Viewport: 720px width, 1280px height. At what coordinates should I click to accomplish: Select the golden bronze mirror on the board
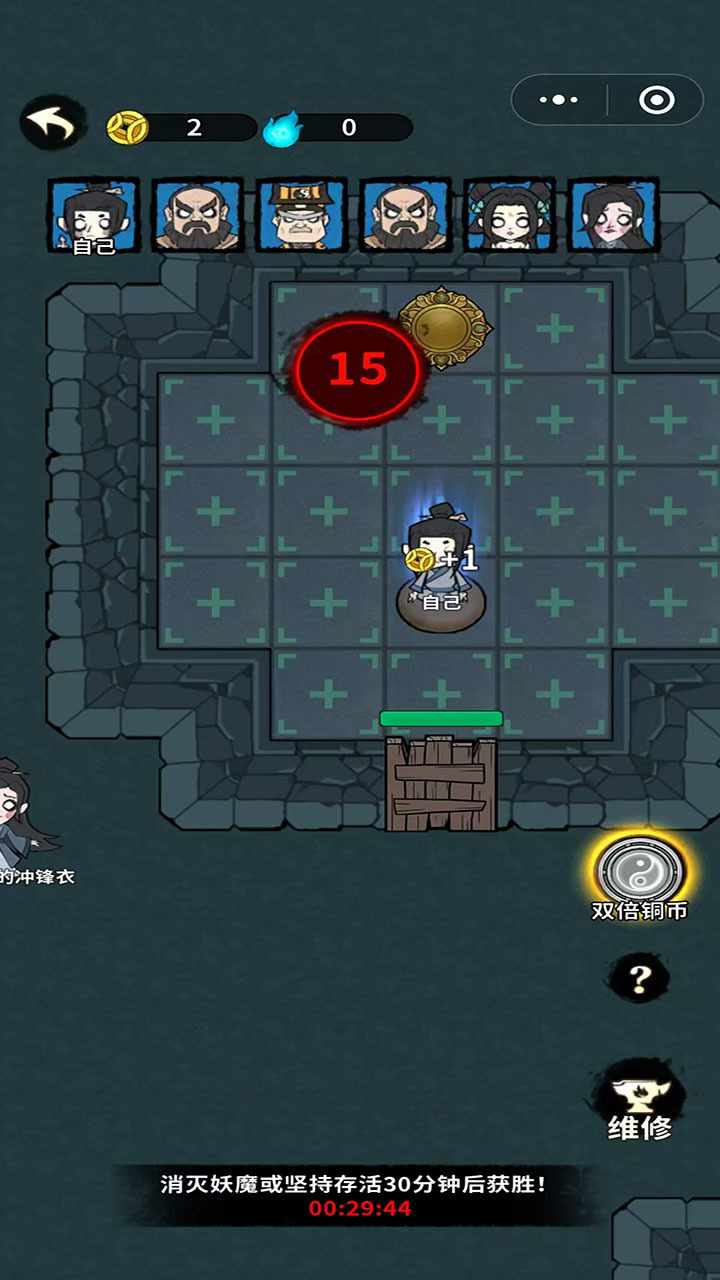(x=444, y=327)
